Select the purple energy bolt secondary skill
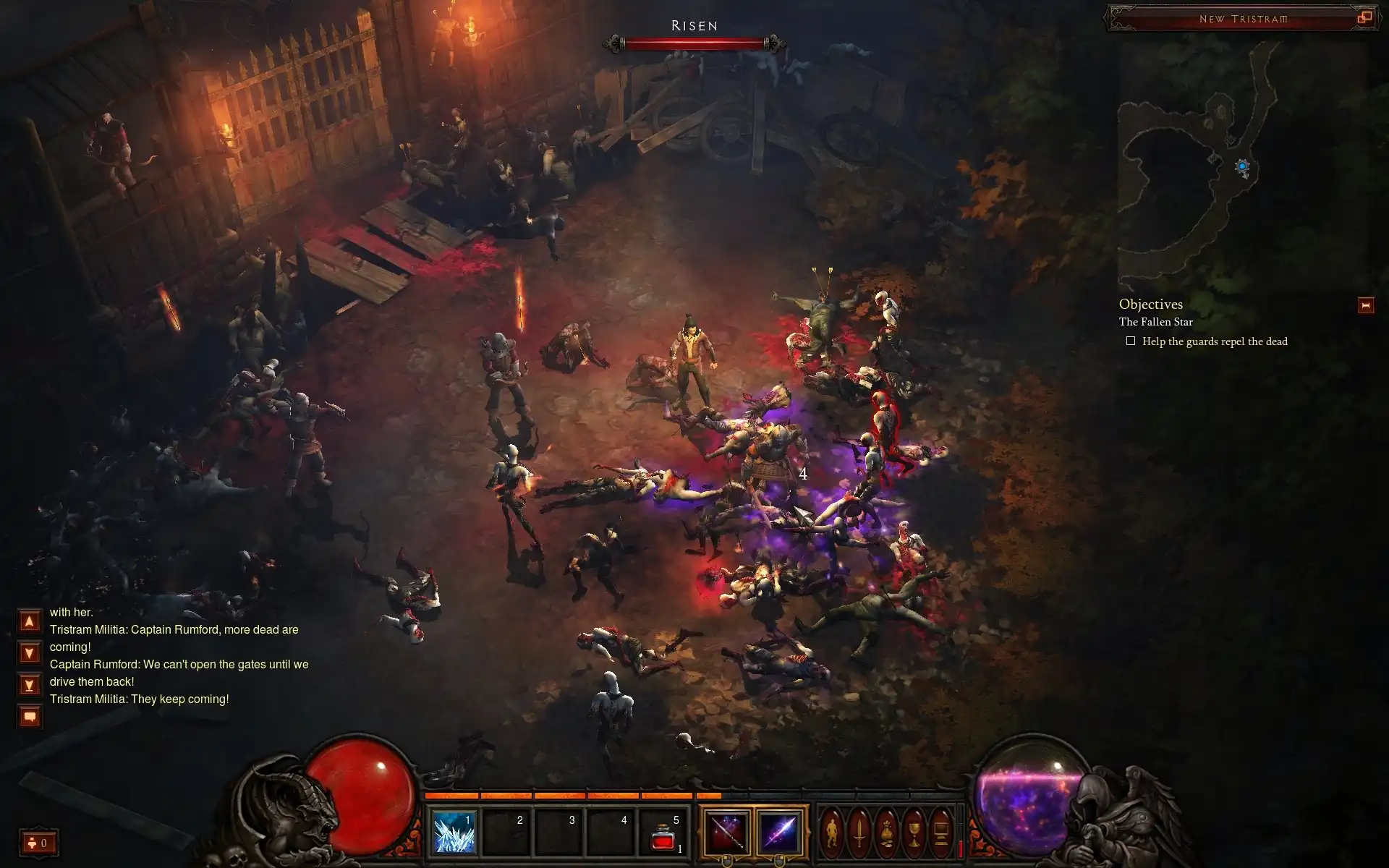The image size is (1389, 868). point(780,832)
